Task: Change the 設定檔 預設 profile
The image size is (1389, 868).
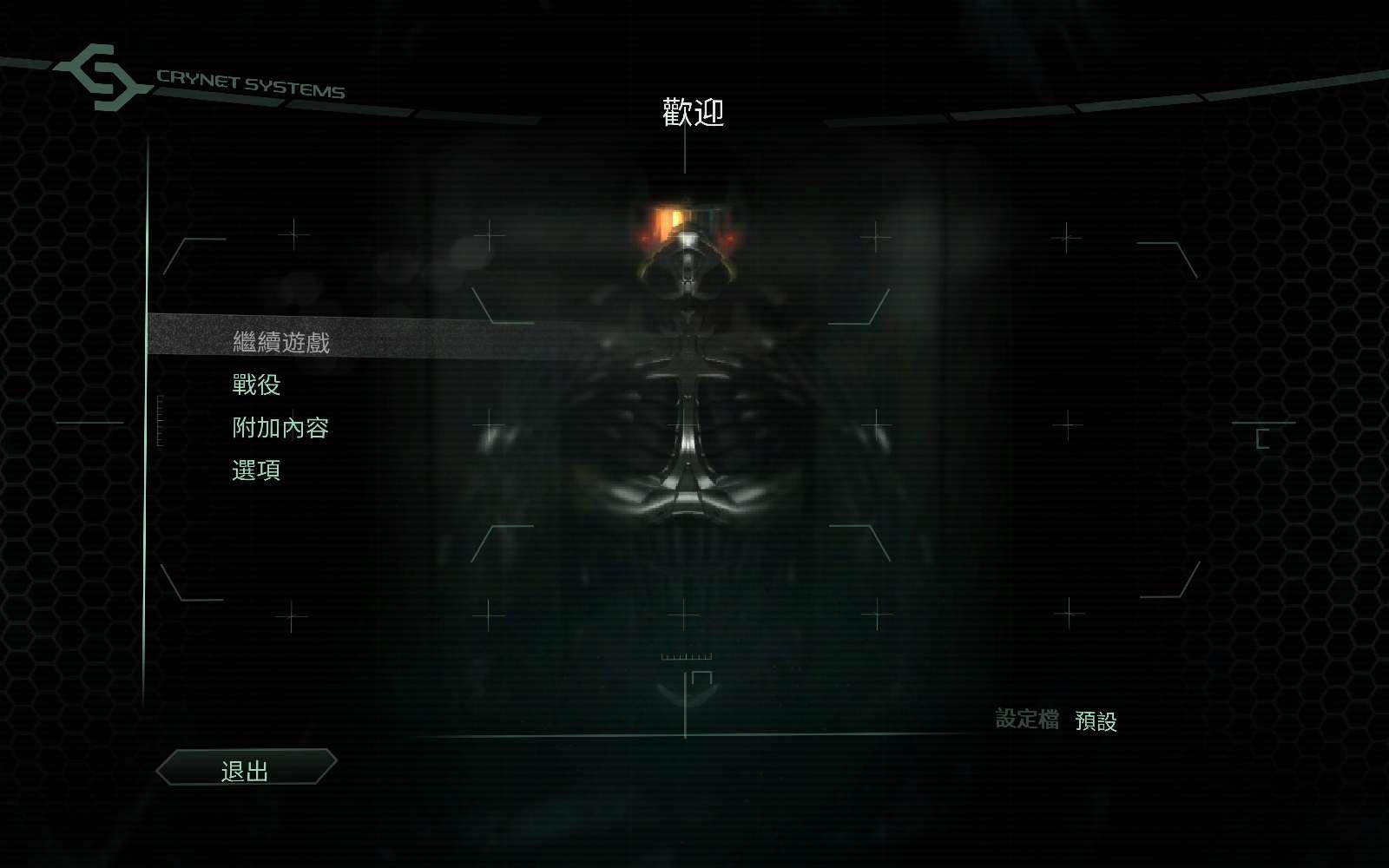Action: coord(1095,720)
